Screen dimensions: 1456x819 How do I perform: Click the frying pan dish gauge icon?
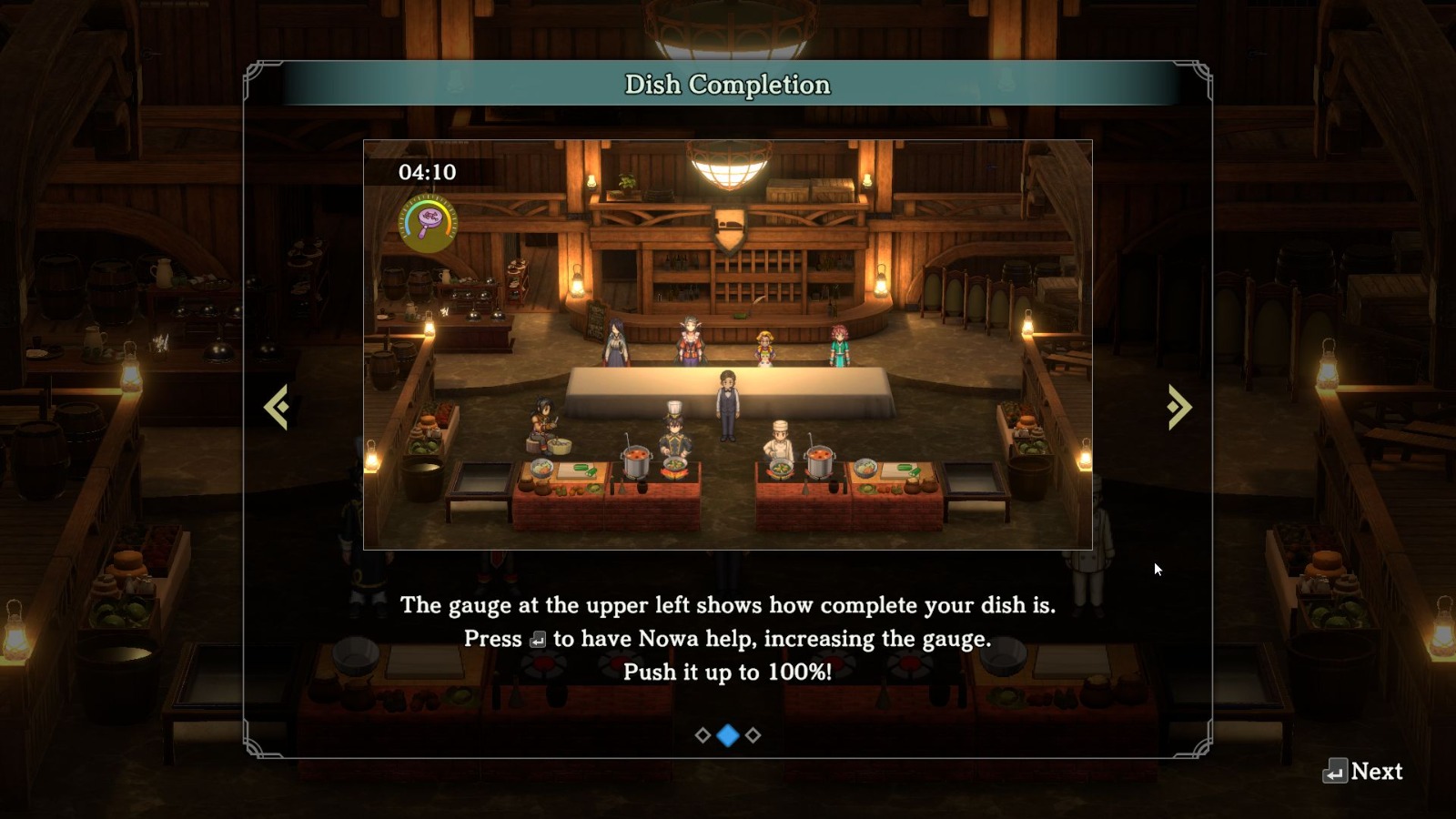tap(428, 218)
